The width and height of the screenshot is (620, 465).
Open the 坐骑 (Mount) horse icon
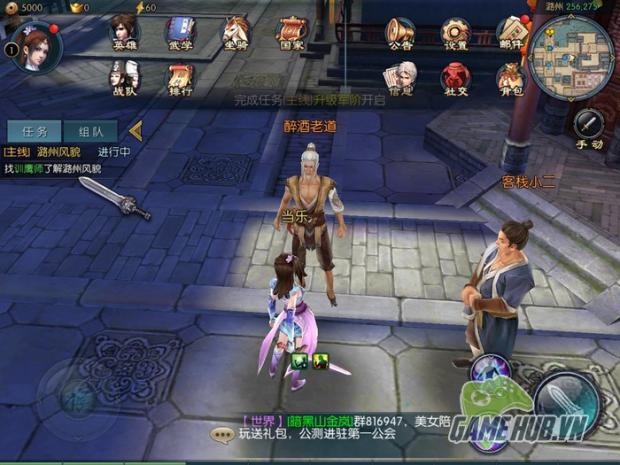[236, 30]
